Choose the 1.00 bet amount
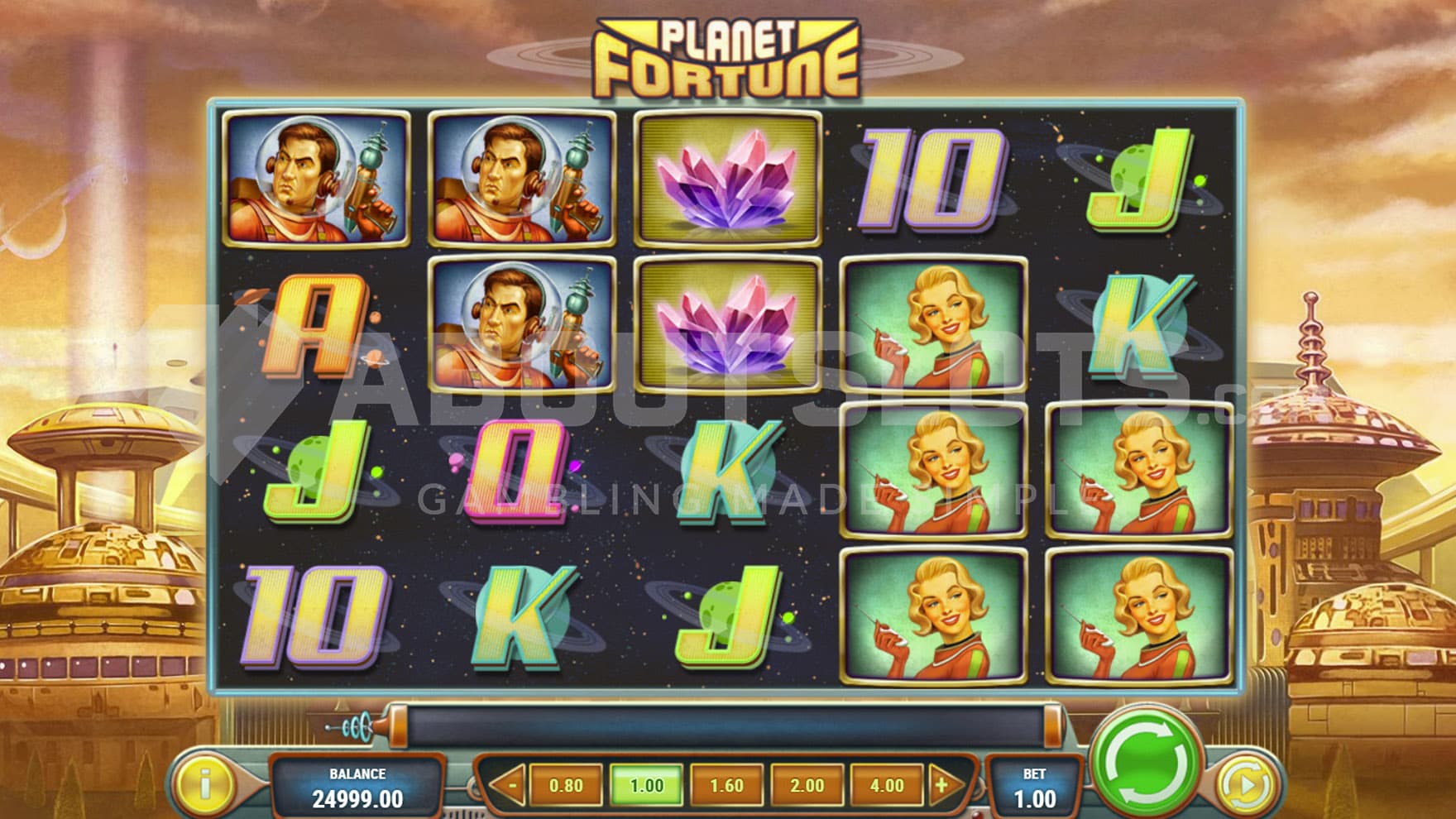Viewport: 1456px width, 819px height. point(646,784)
